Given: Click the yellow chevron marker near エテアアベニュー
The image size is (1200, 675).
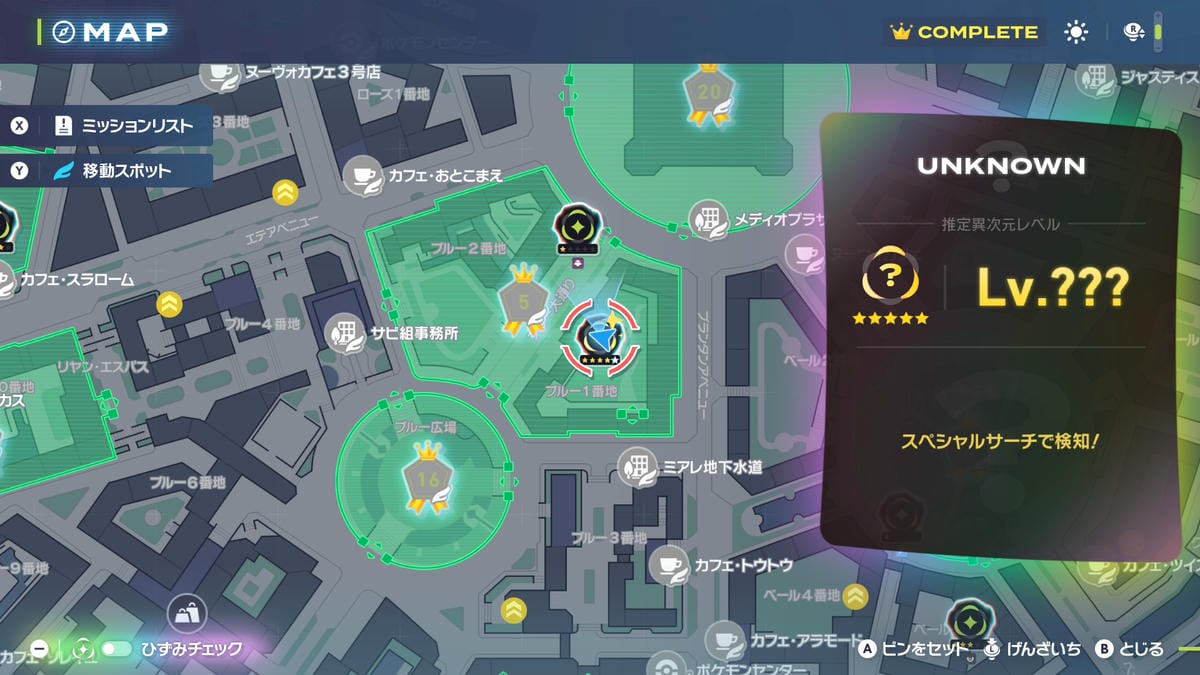Looking at the screenshot, I should (285, 191).
